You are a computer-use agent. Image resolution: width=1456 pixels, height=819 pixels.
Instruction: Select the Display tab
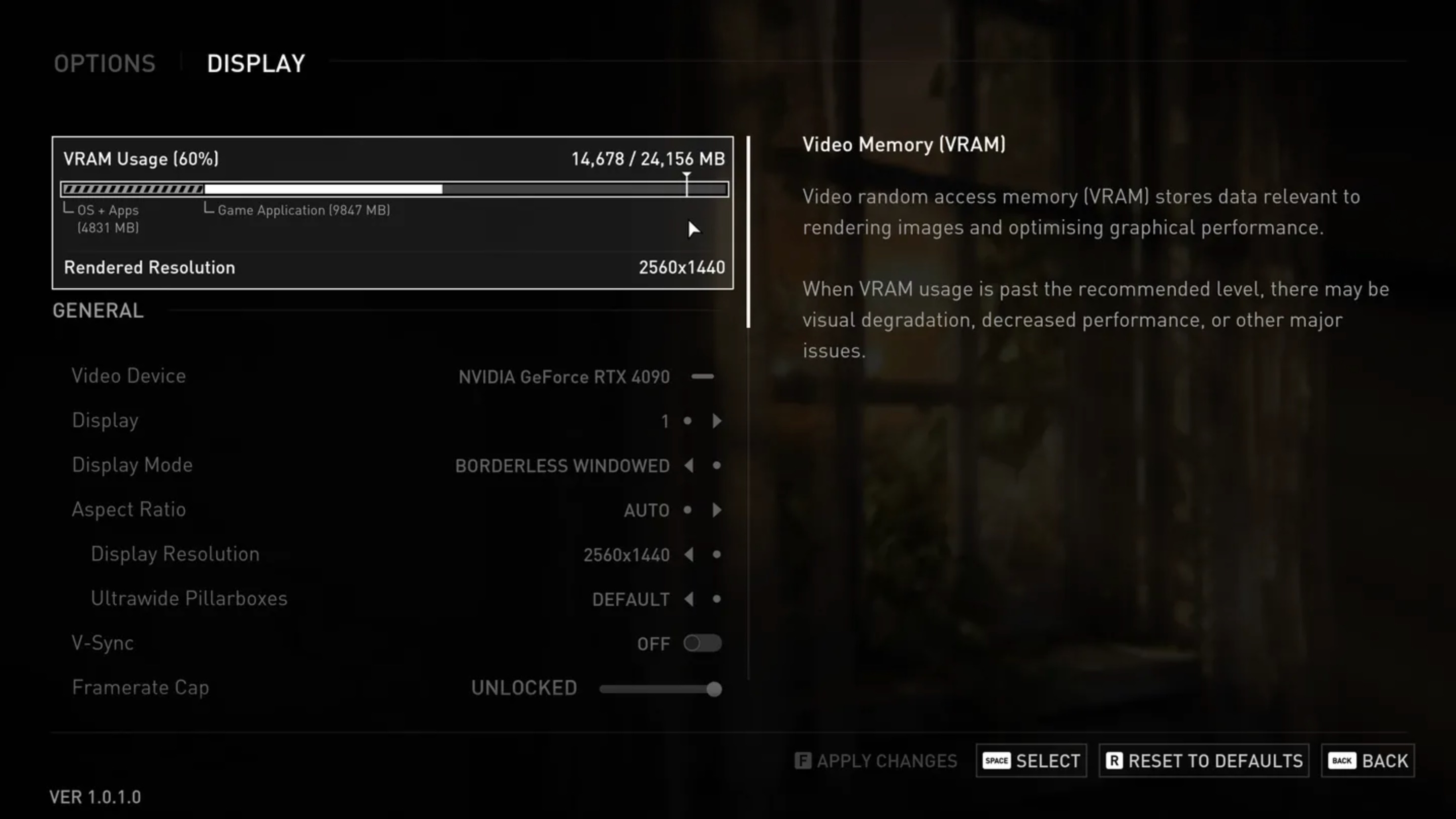(x=255, y=63)
